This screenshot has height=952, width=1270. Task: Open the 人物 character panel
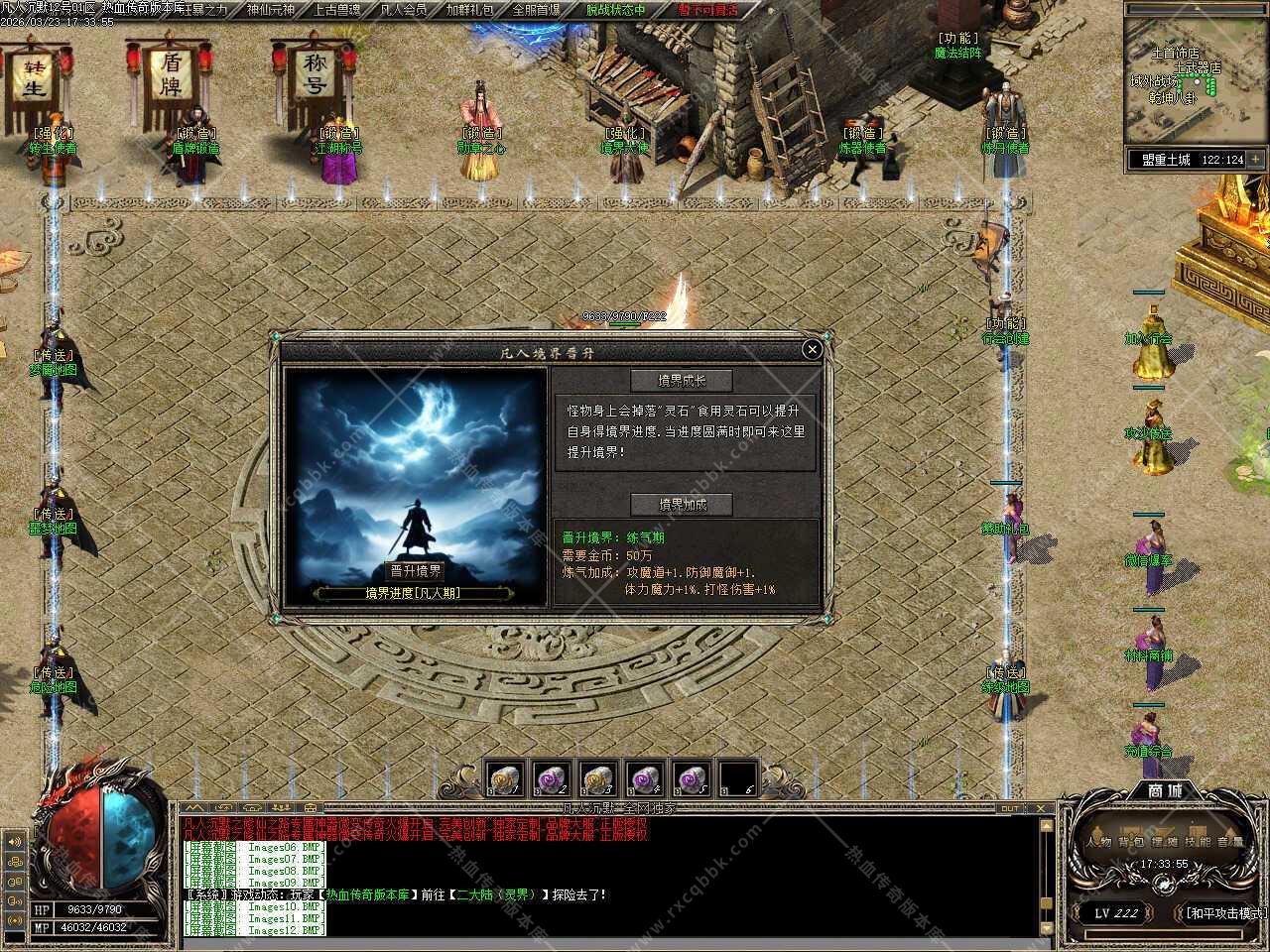1099,842
